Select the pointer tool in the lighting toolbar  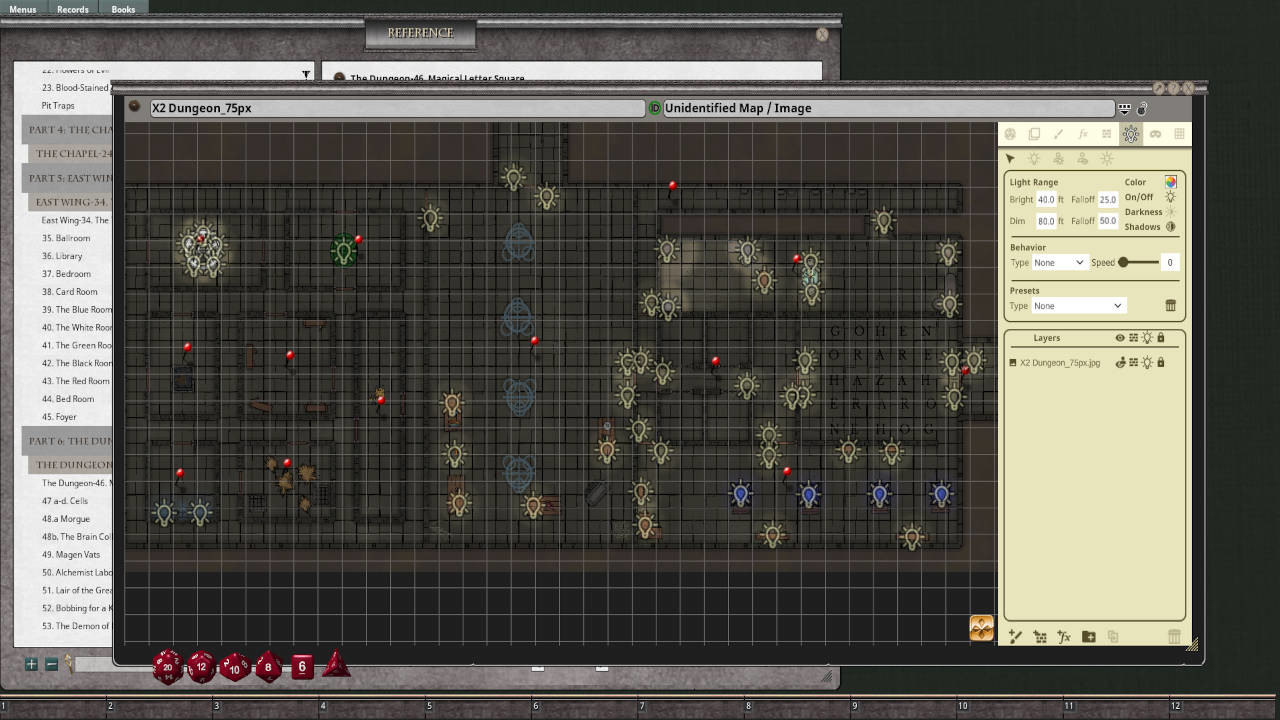click(x=1010, y=158)
